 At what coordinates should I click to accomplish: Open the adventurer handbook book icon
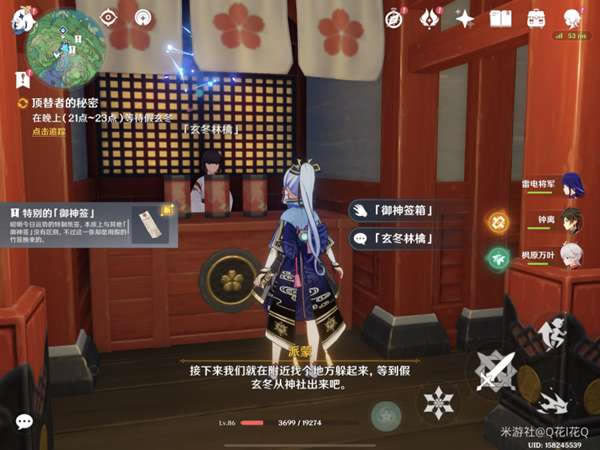[501, 18]
